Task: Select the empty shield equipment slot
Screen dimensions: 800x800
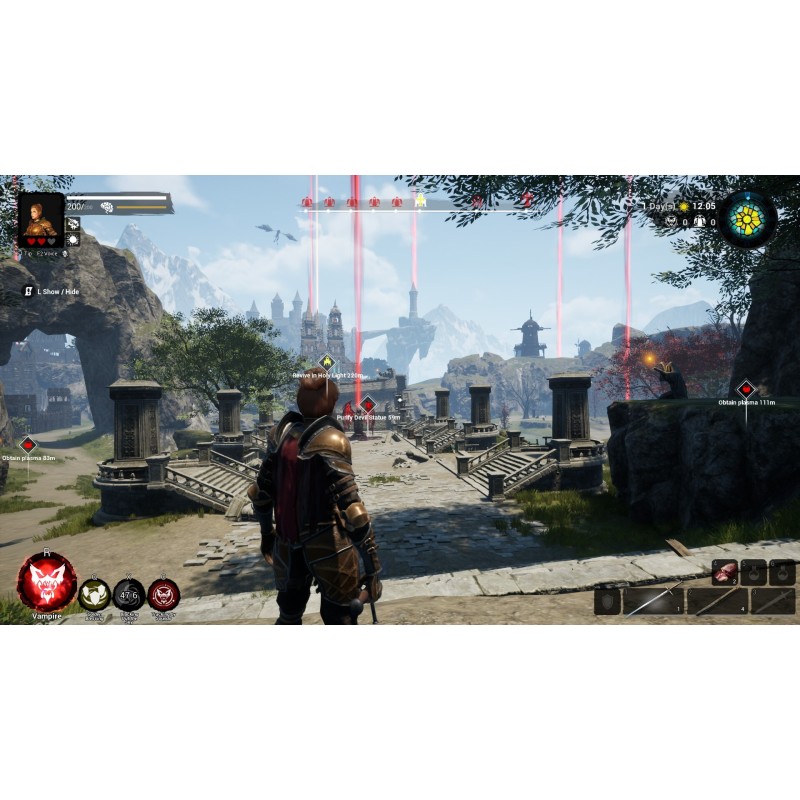Action: [x=607, y=601]
